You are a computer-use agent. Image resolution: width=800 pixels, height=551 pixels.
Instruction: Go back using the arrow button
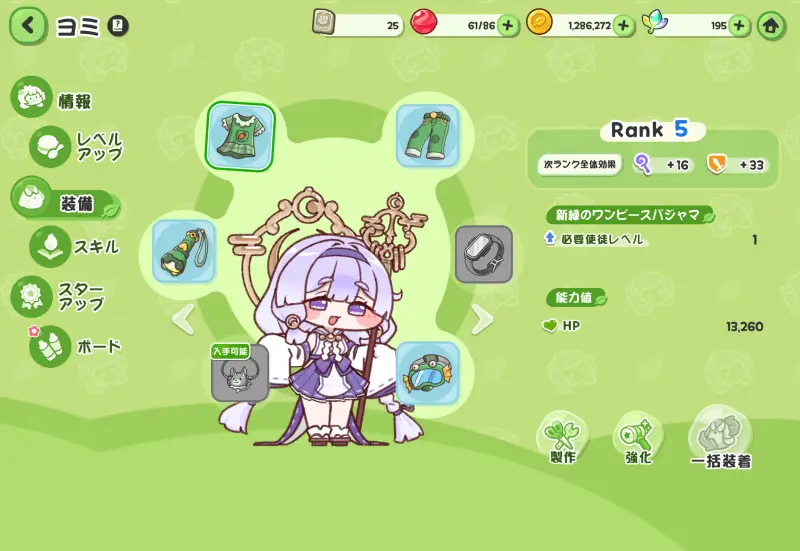[x=28, y=25]
